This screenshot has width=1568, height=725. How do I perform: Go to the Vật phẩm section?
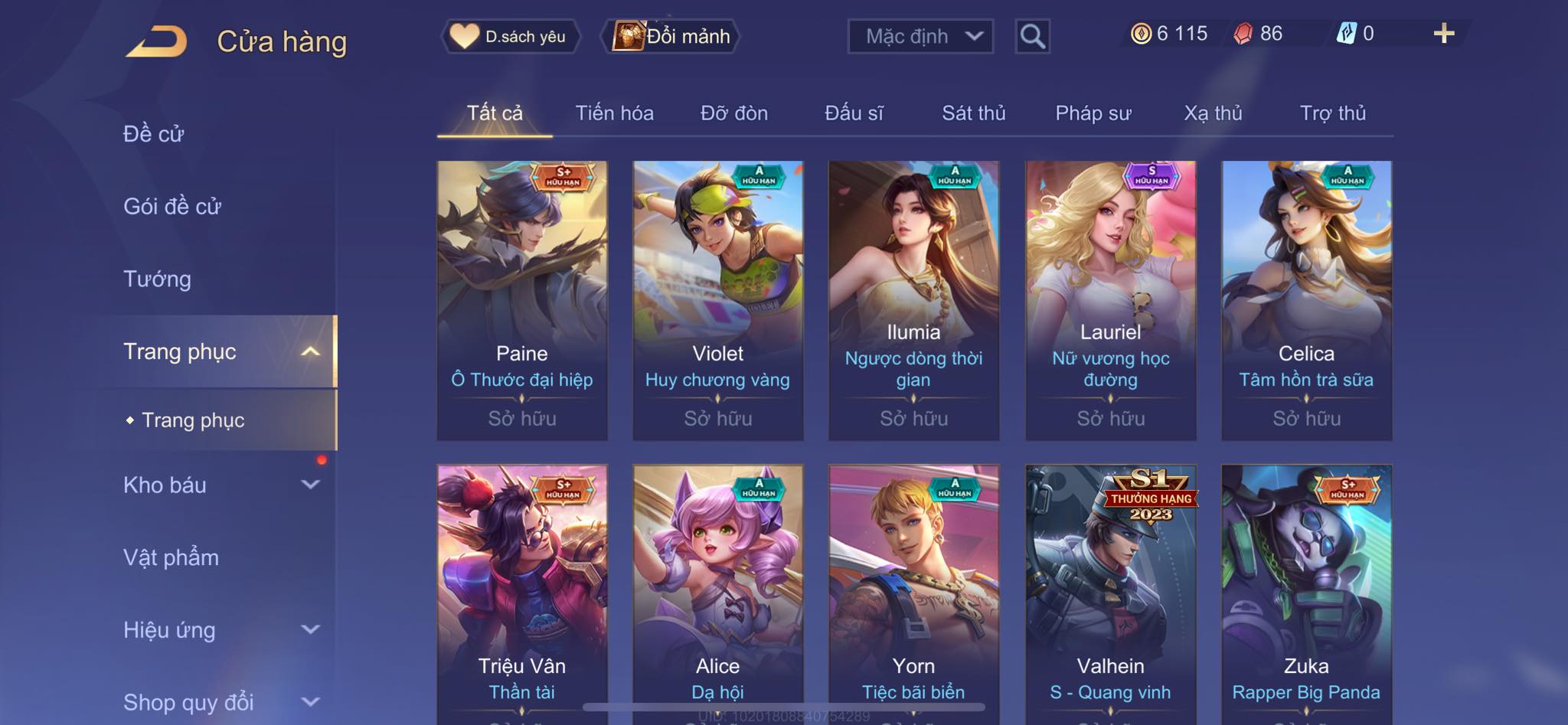(171, 557)
